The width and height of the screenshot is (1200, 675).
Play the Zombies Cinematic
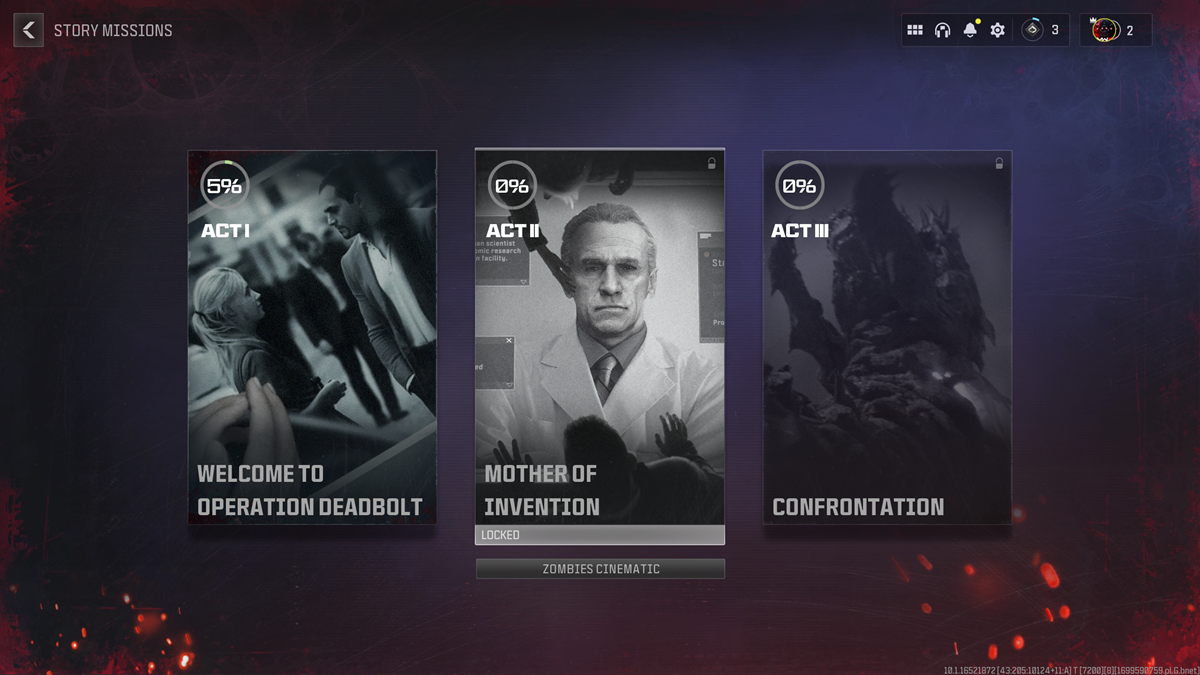[600, 569]
